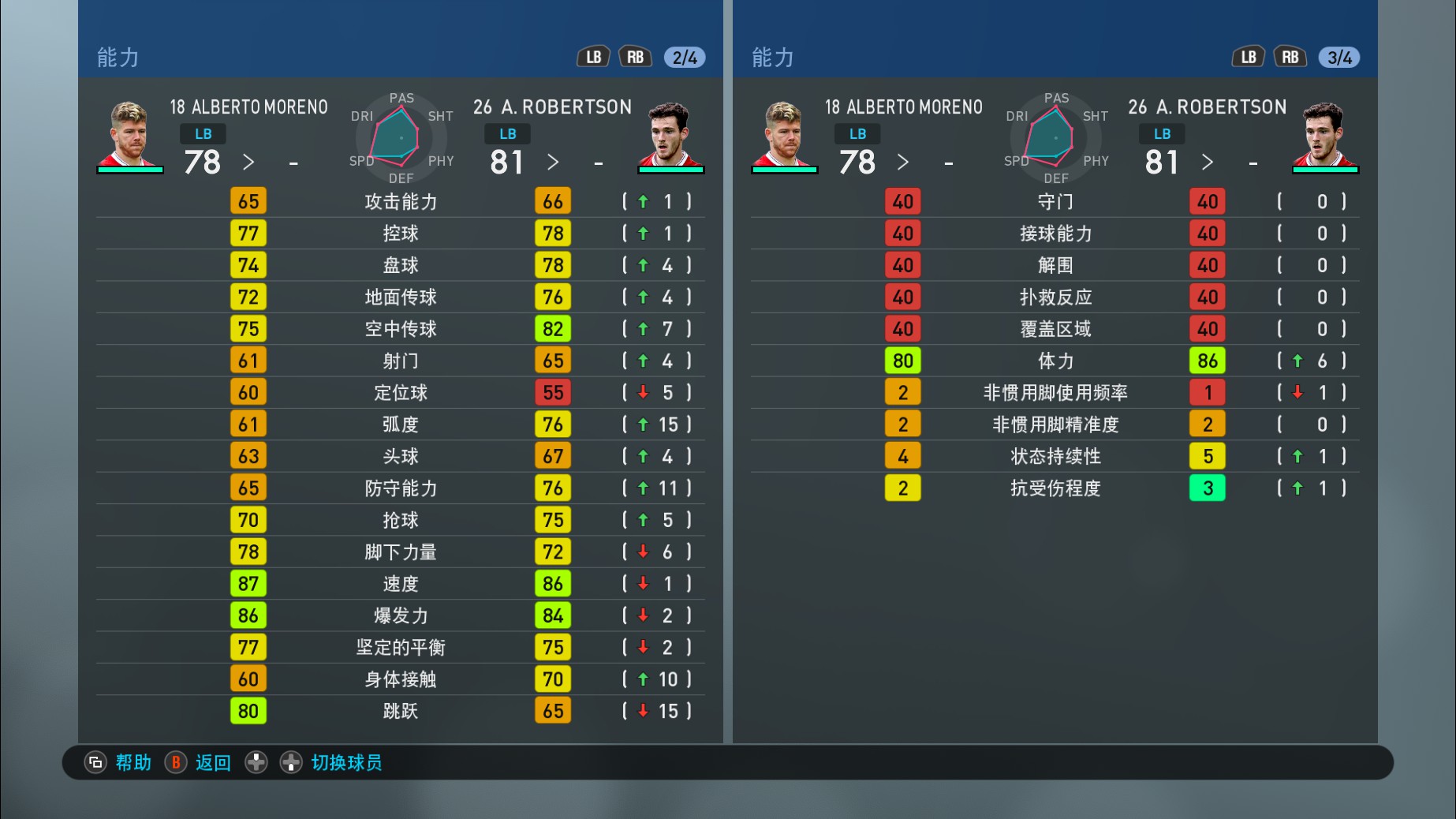
Task: Click the RB bumper icon on the left panel
Action: click(636, 56)
